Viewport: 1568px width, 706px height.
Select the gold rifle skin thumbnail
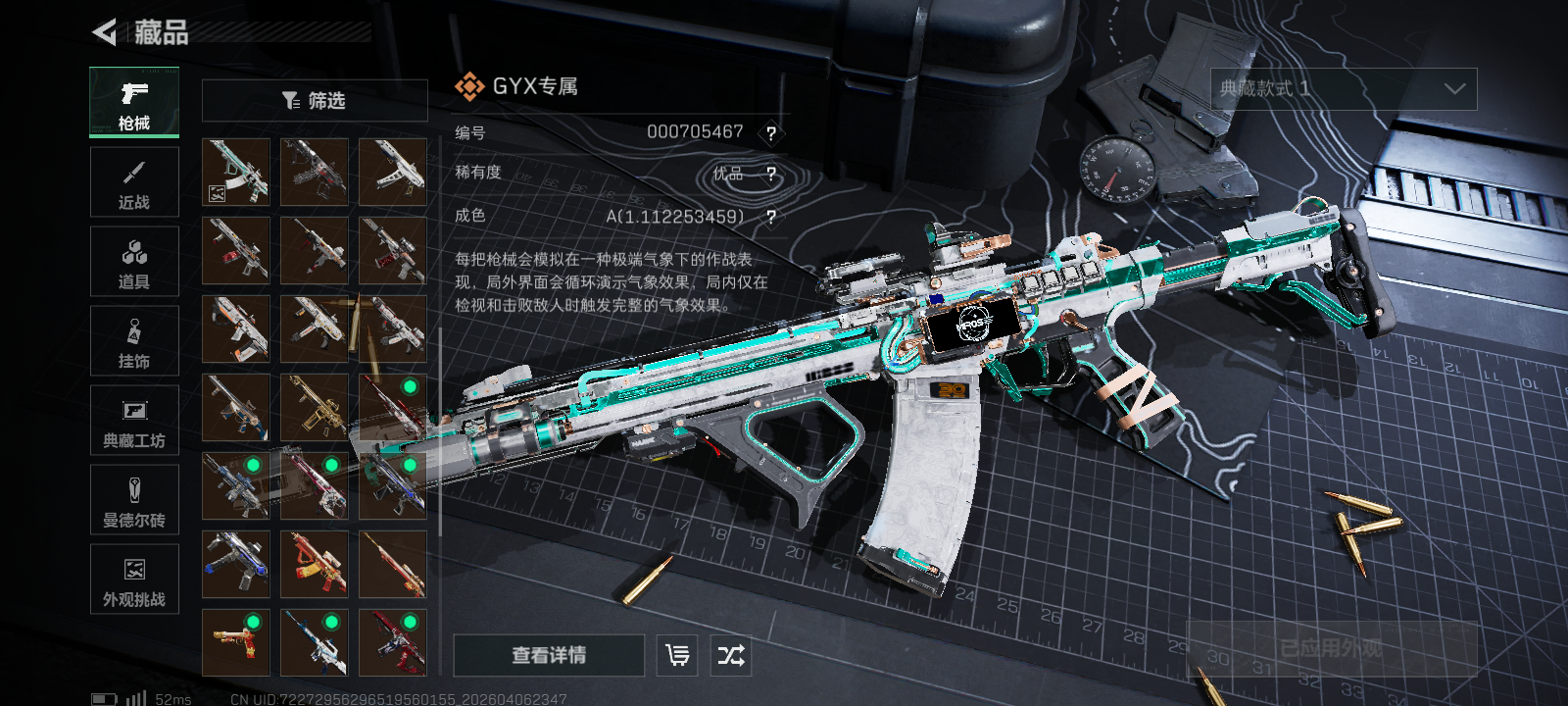(315, 407)
